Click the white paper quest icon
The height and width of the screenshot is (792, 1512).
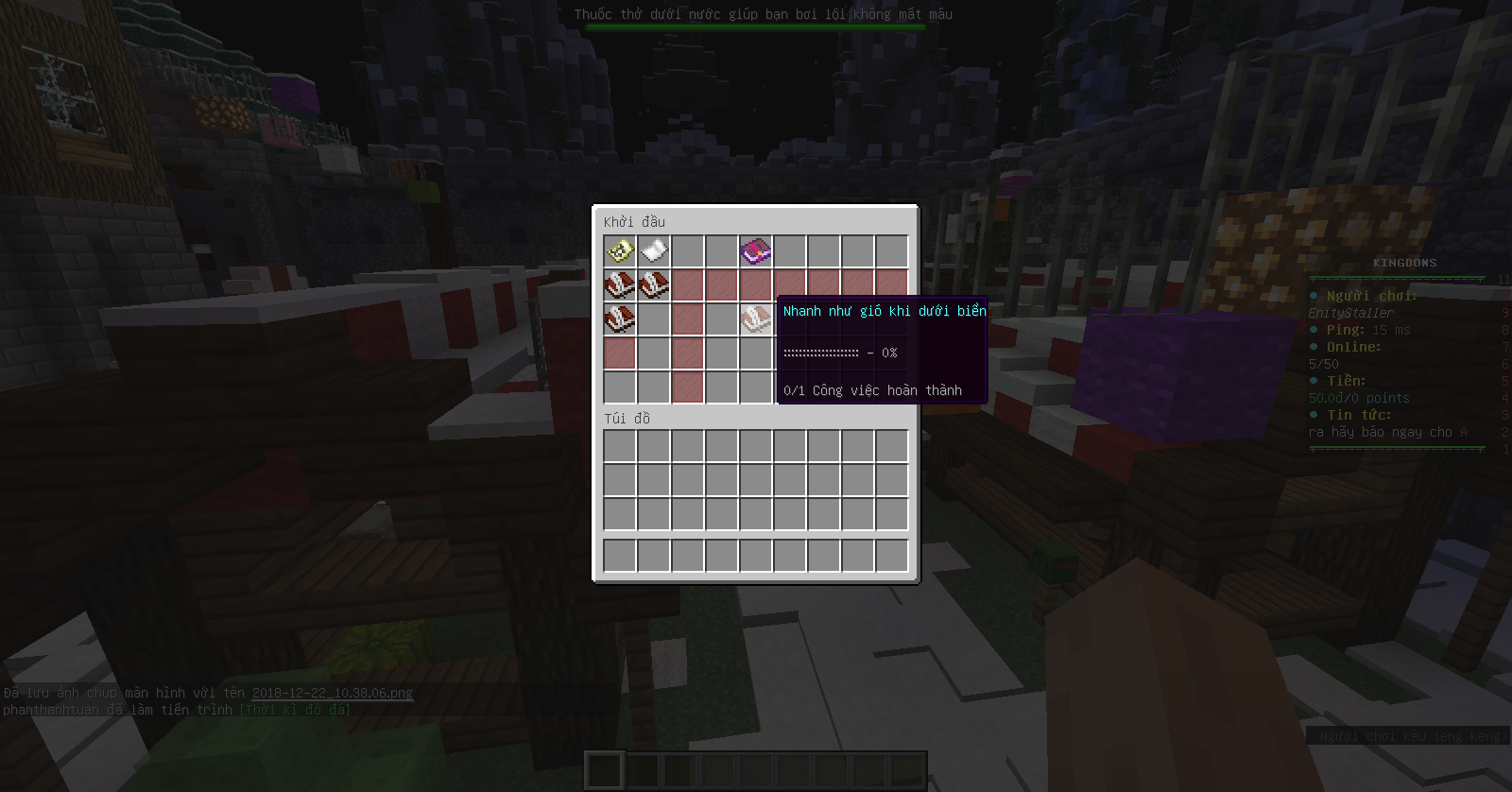click(653, 250)
